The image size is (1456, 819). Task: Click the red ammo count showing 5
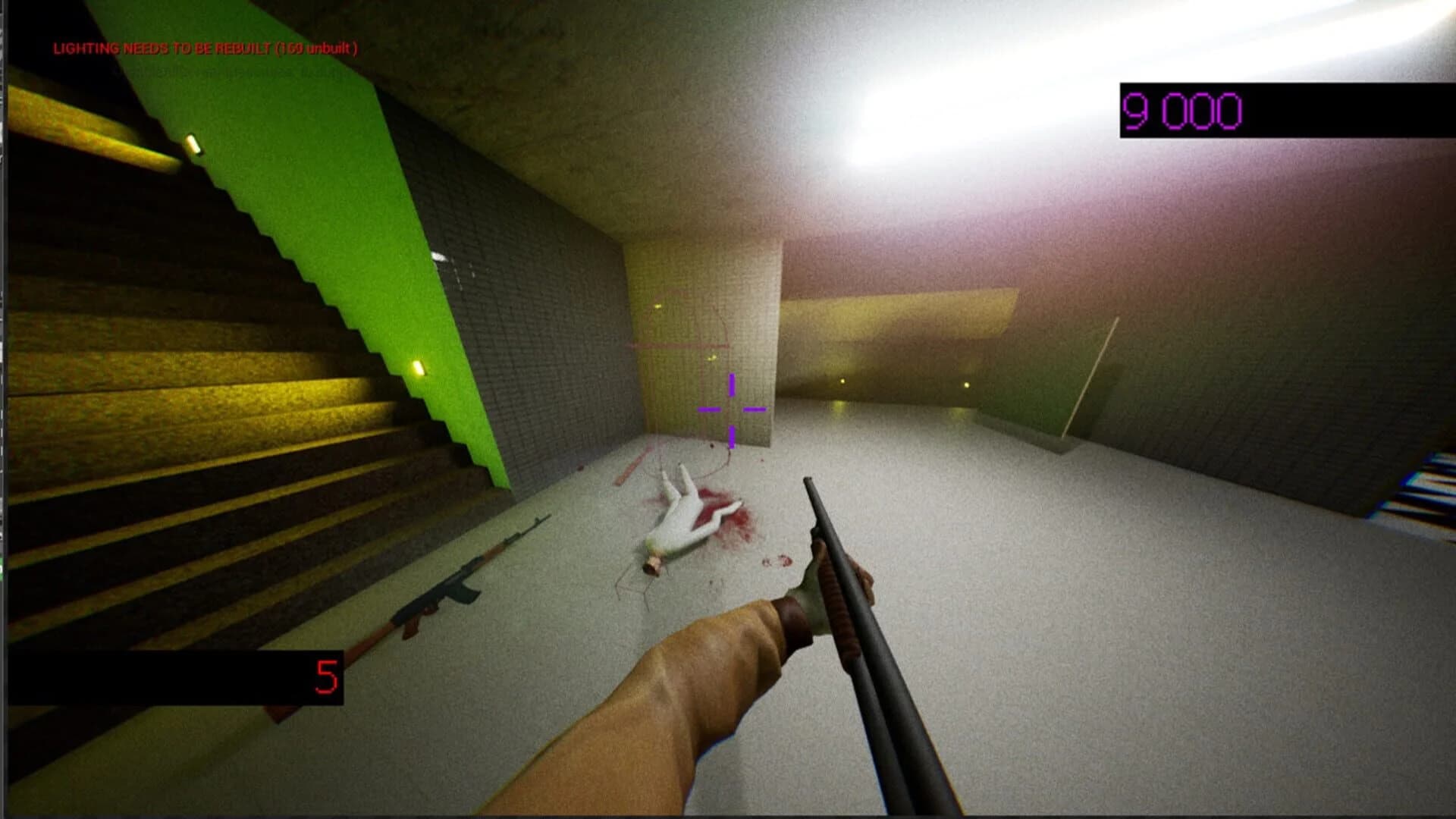coord(325,672)
